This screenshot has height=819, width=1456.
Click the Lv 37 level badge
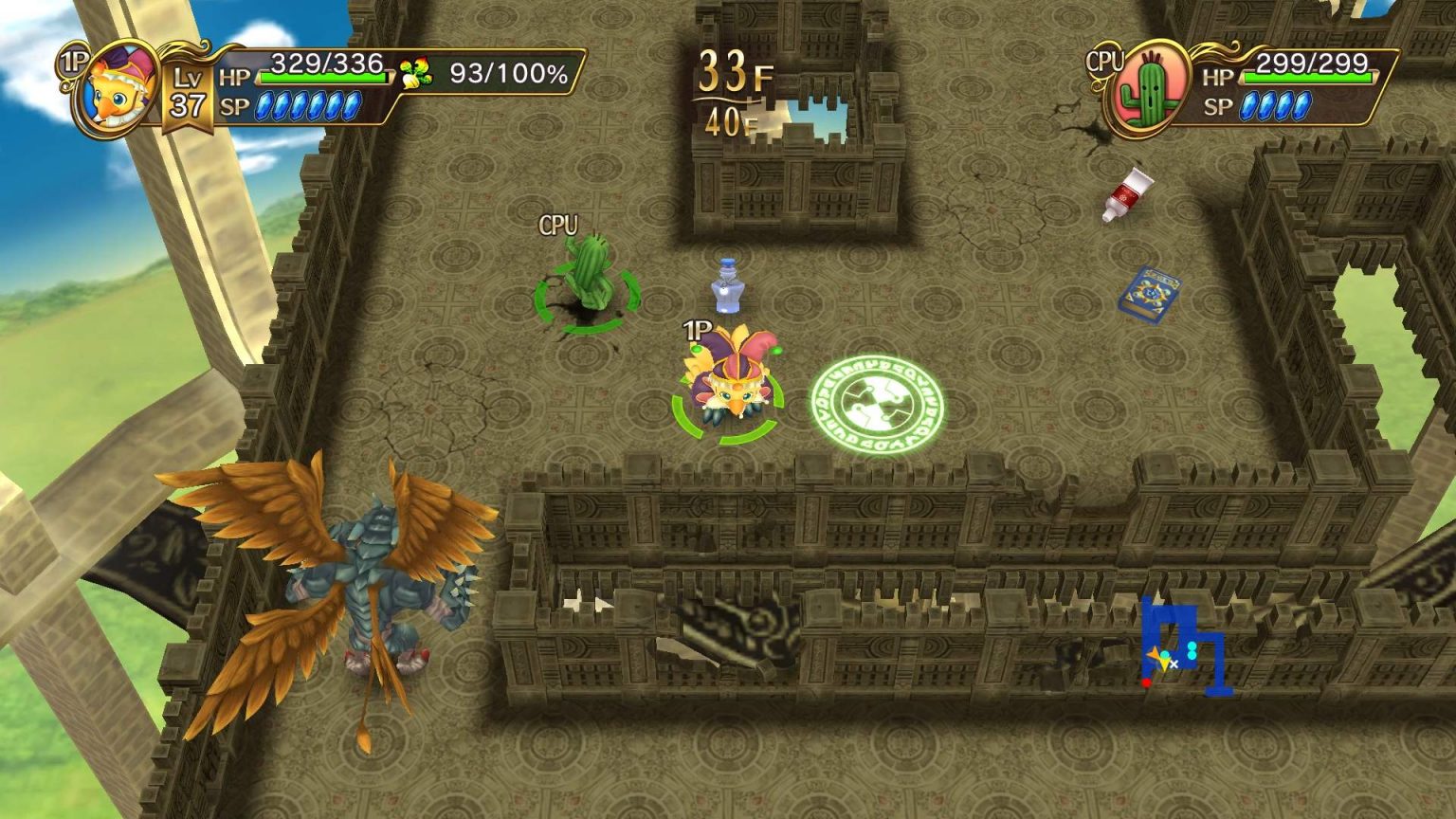(186, 90)
